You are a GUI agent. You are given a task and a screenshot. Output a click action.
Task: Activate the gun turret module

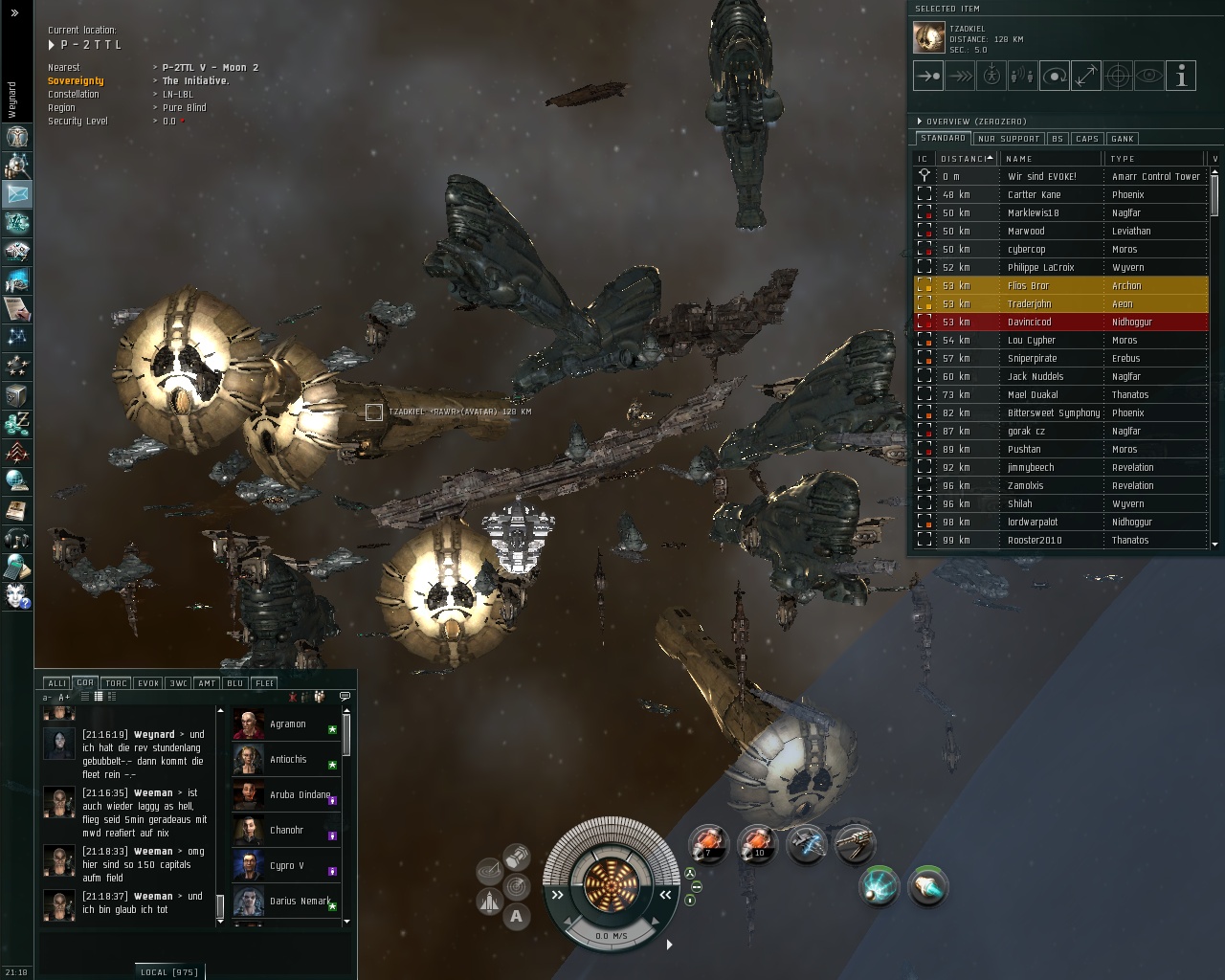[855, 844]
